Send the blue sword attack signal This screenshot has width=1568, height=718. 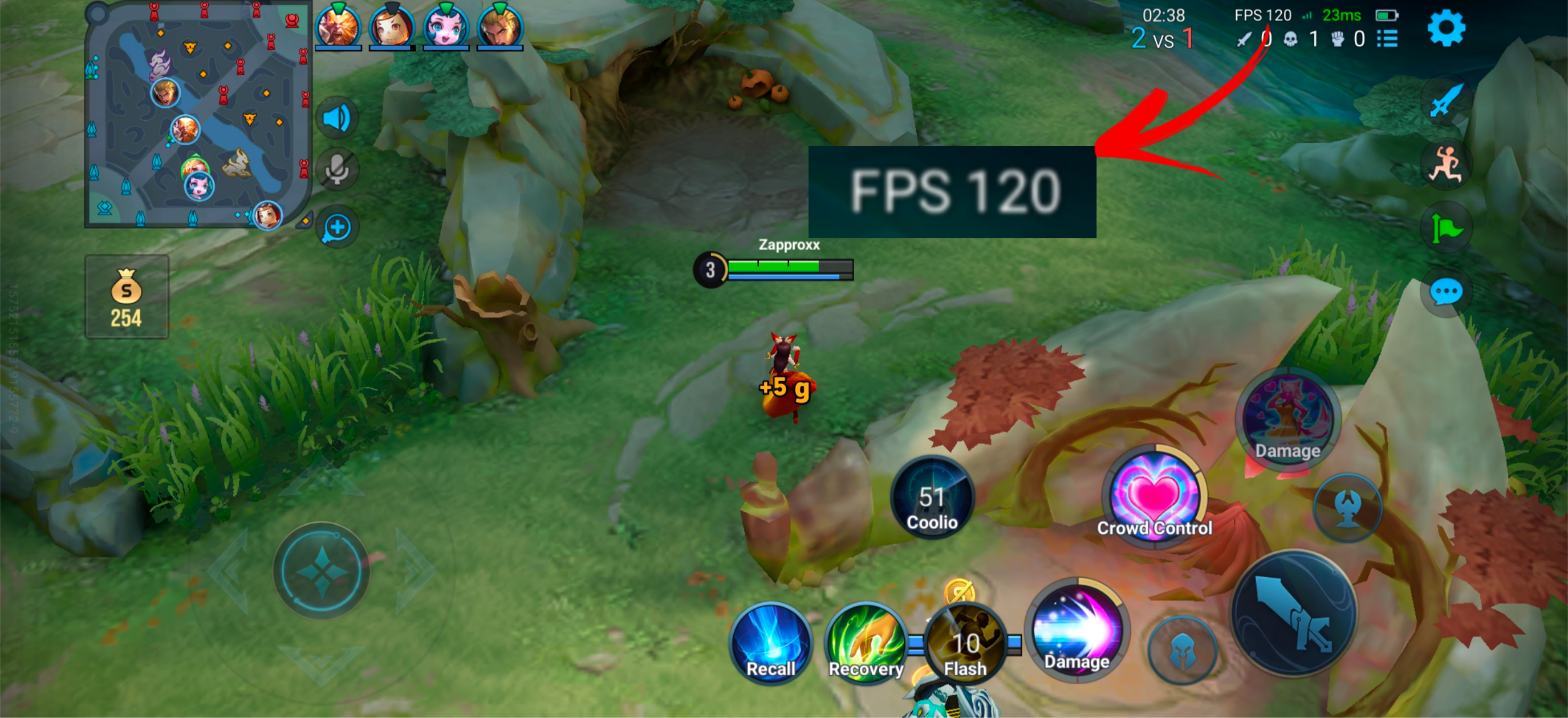click(x=1445, y=100)
